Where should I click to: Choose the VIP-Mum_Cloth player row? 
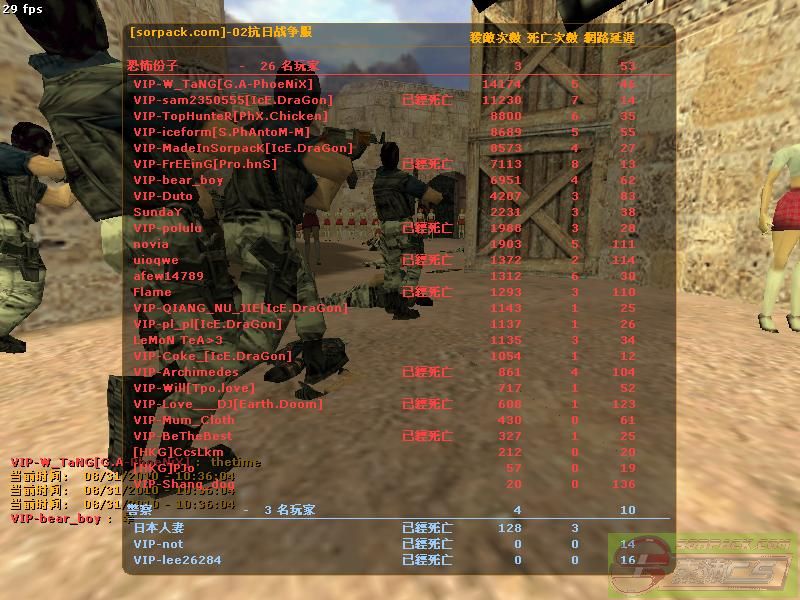184,420
